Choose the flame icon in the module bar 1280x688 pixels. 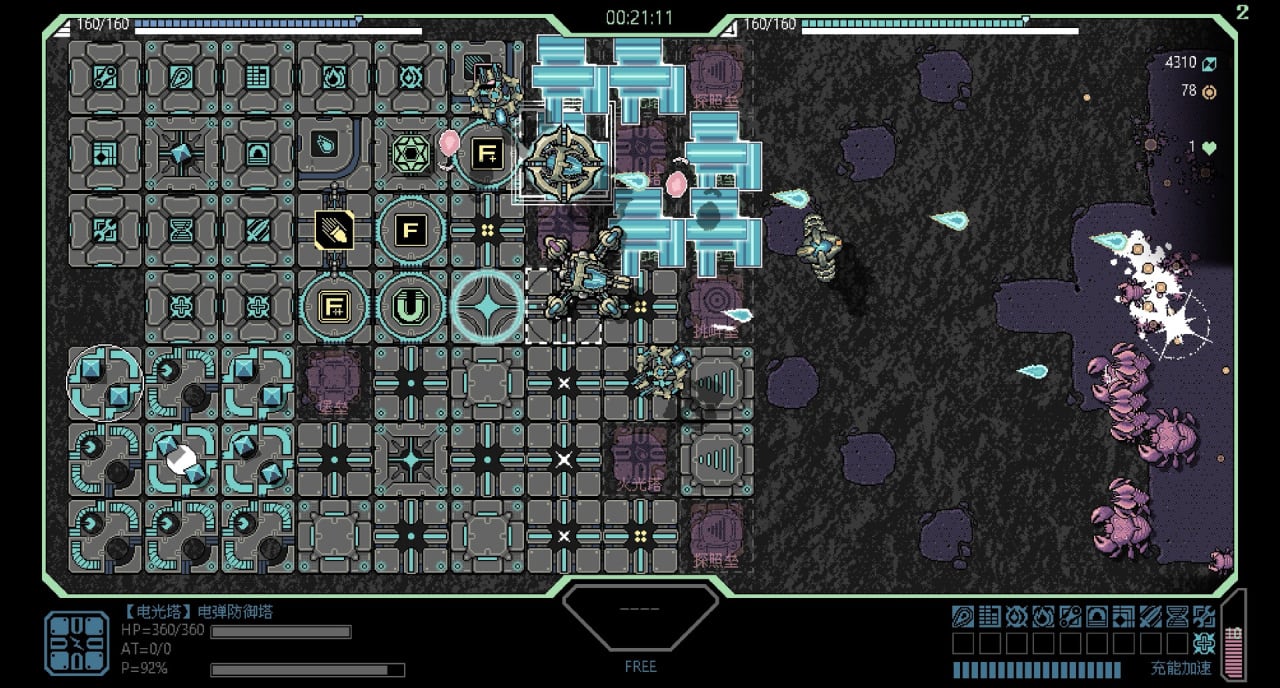[x=1043, y=616]
